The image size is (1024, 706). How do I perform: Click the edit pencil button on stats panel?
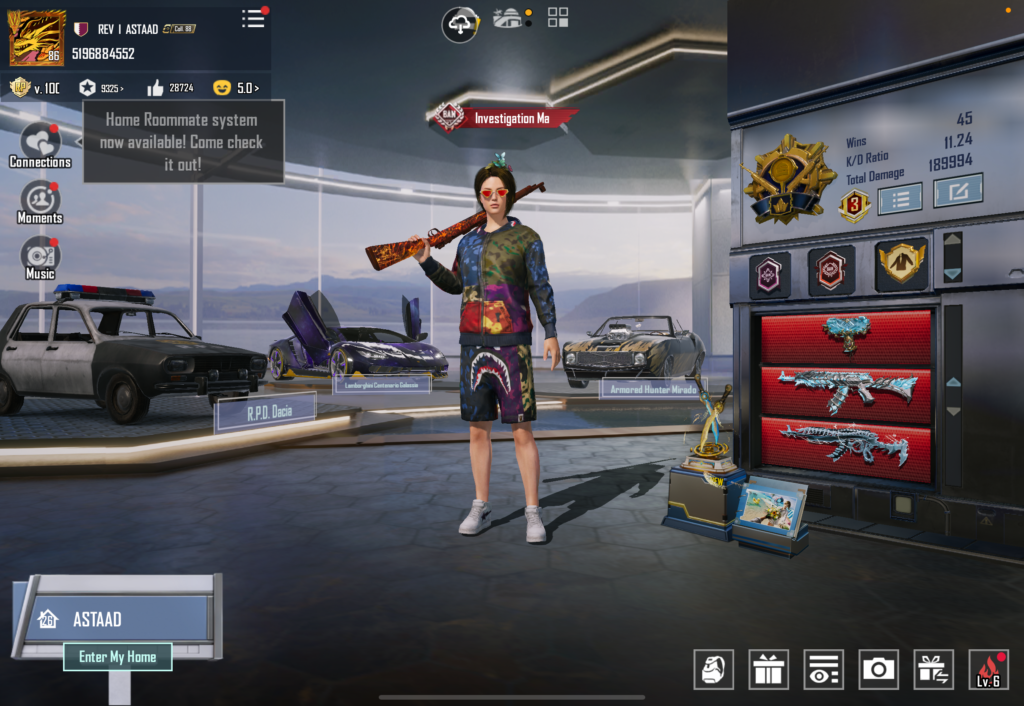coord(957,190)
